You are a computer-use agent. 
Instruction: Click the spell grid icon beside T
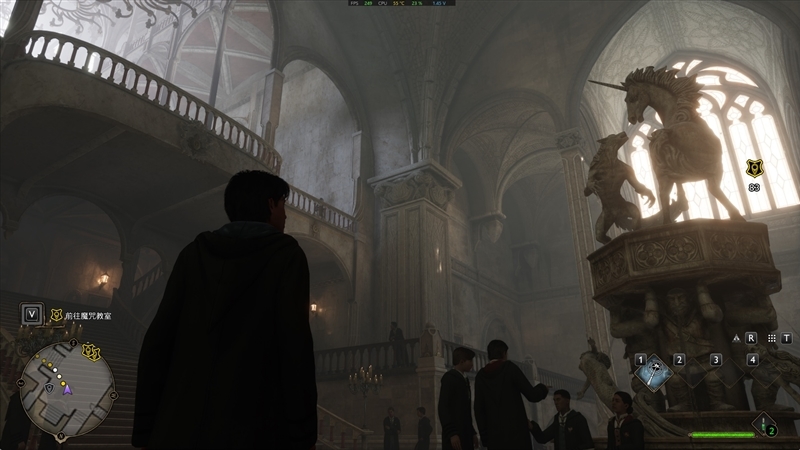pyautogui.click(x=770, y=338)
